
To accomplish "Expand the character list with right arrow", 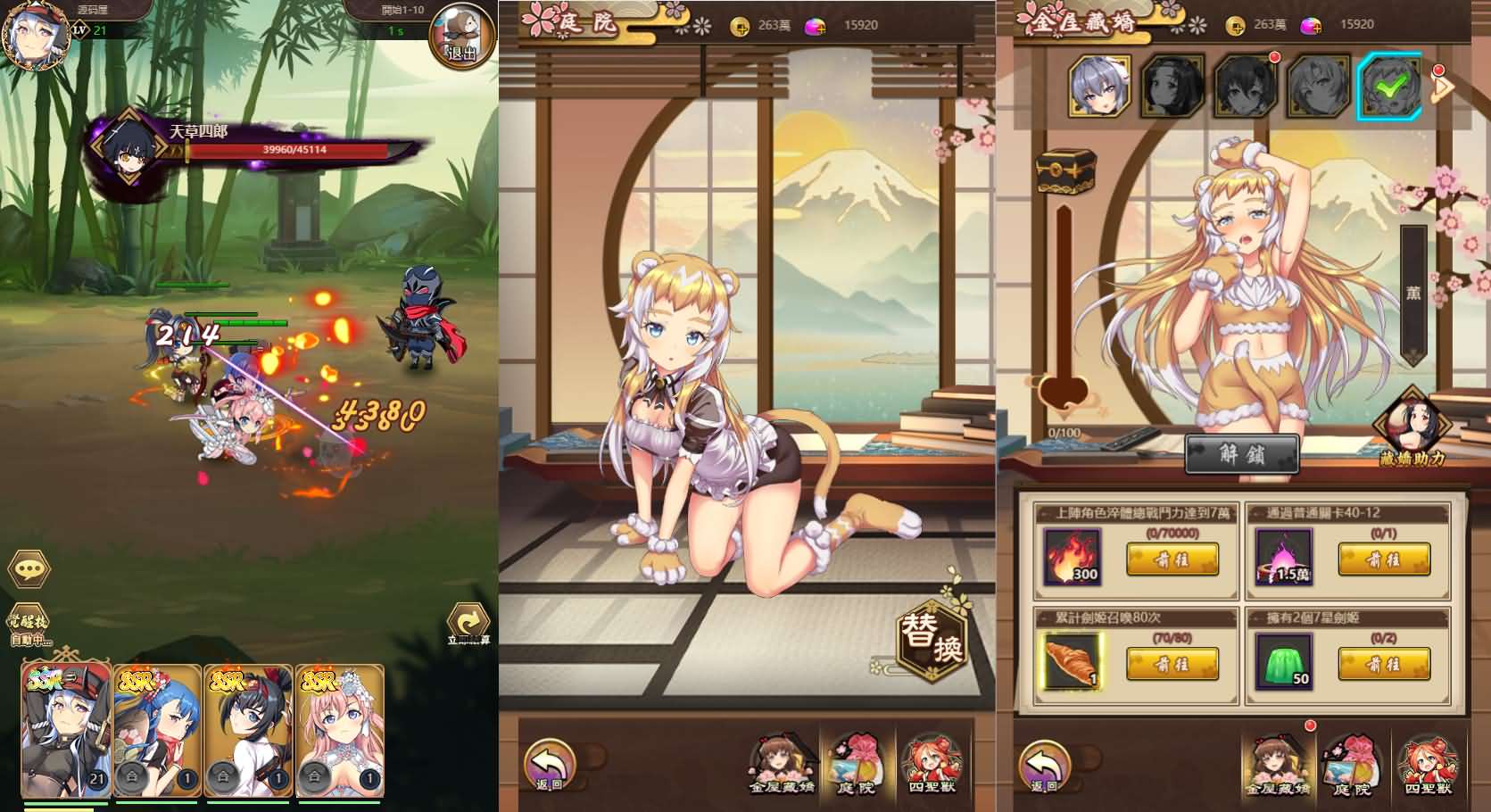I will tap(1440, 89).
